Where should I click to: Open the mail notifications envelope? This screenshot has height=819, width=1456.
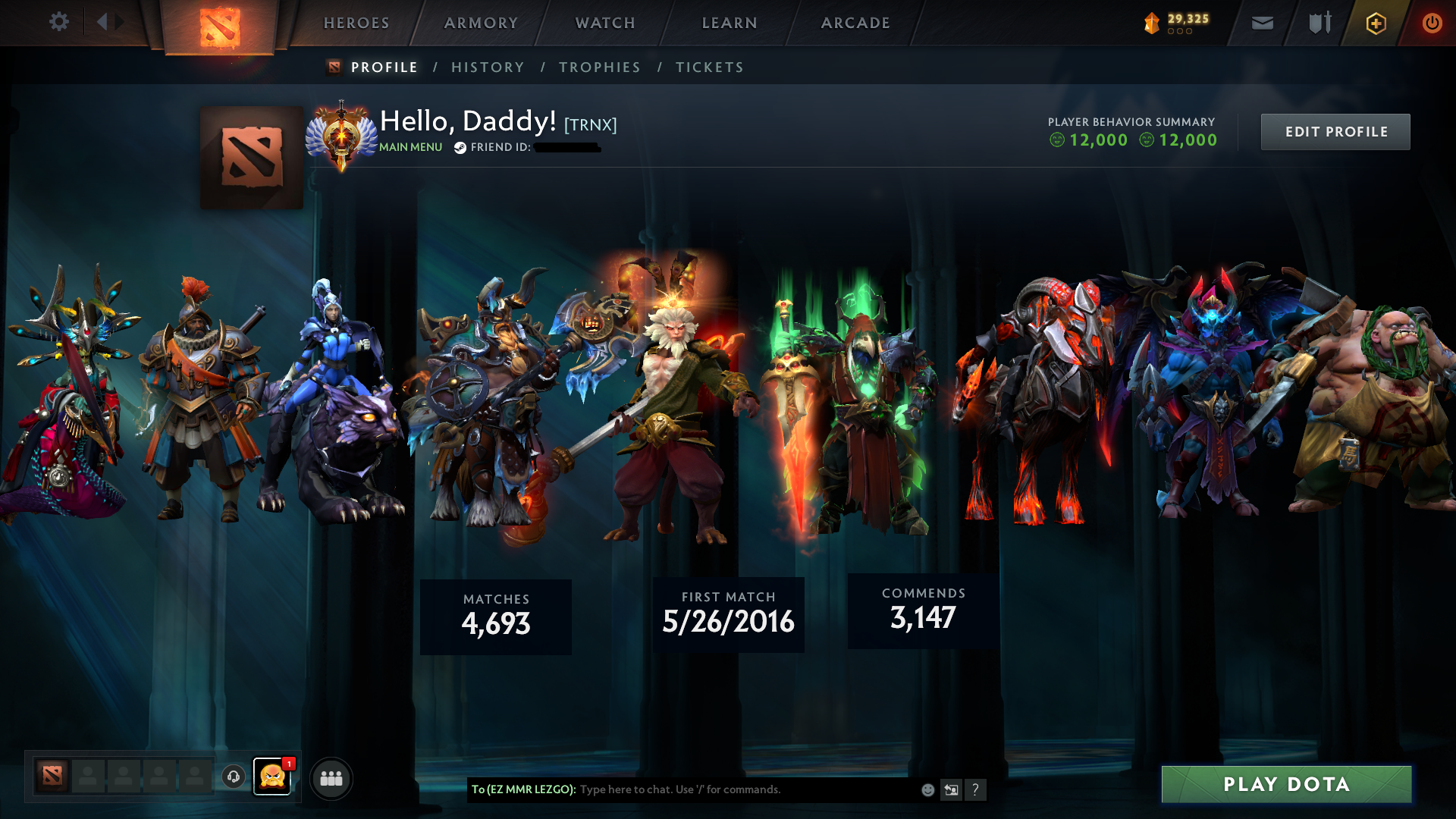(1261, 23)
